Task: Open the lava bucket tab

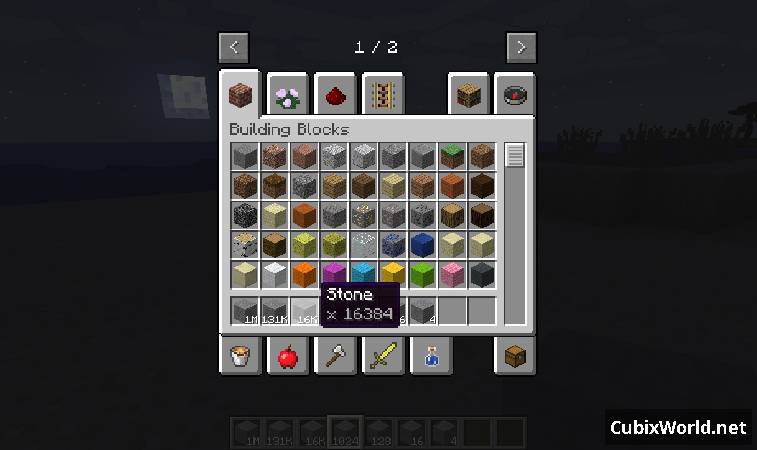Action: tap(240, 355)
